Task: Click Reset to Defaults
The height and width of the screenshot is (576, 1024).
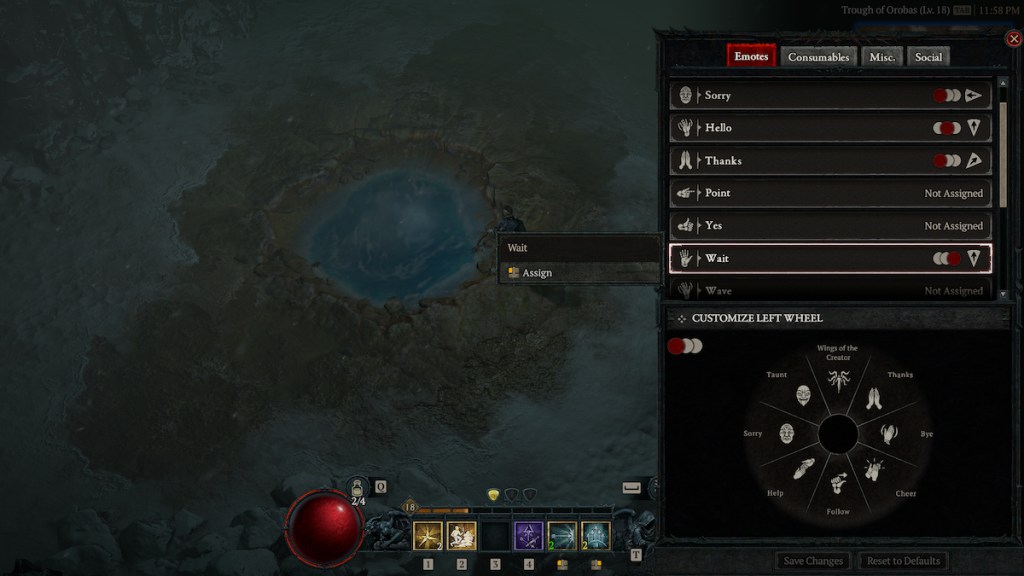Action: point(905,561)
